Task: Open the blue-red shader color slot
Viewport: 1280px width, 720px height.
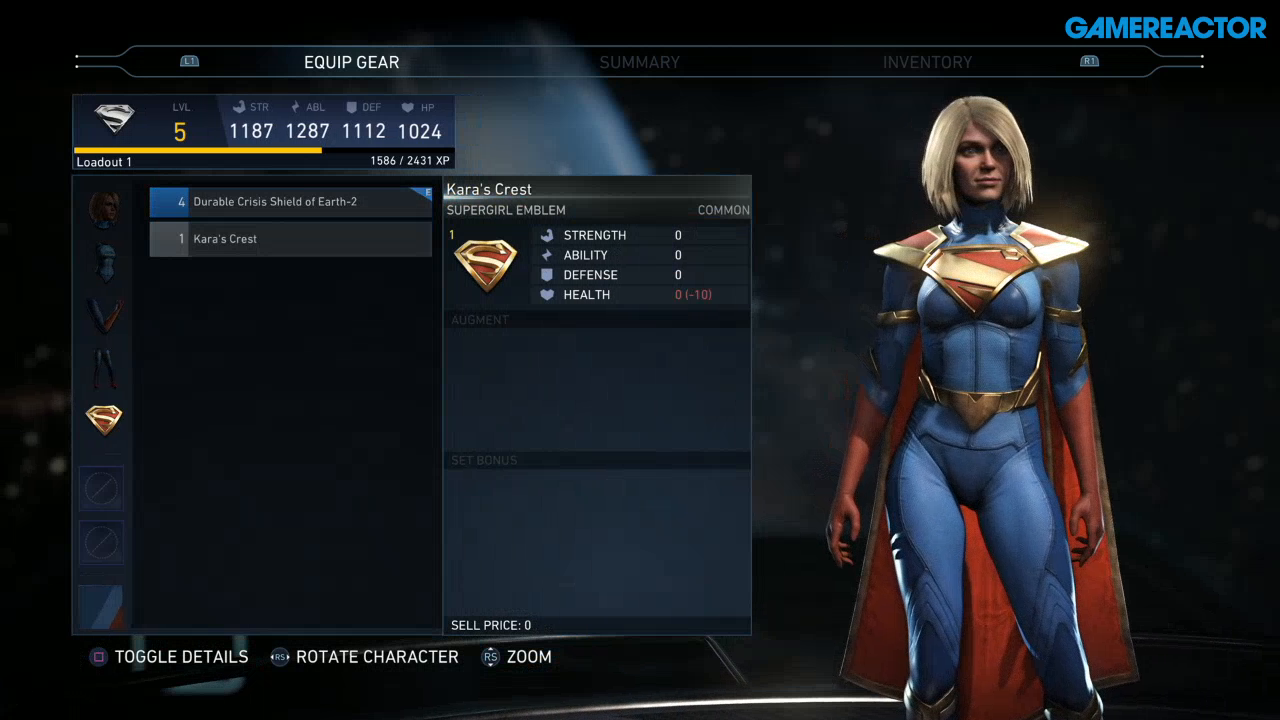Action: pyautogui.click(x=101, y=606)
